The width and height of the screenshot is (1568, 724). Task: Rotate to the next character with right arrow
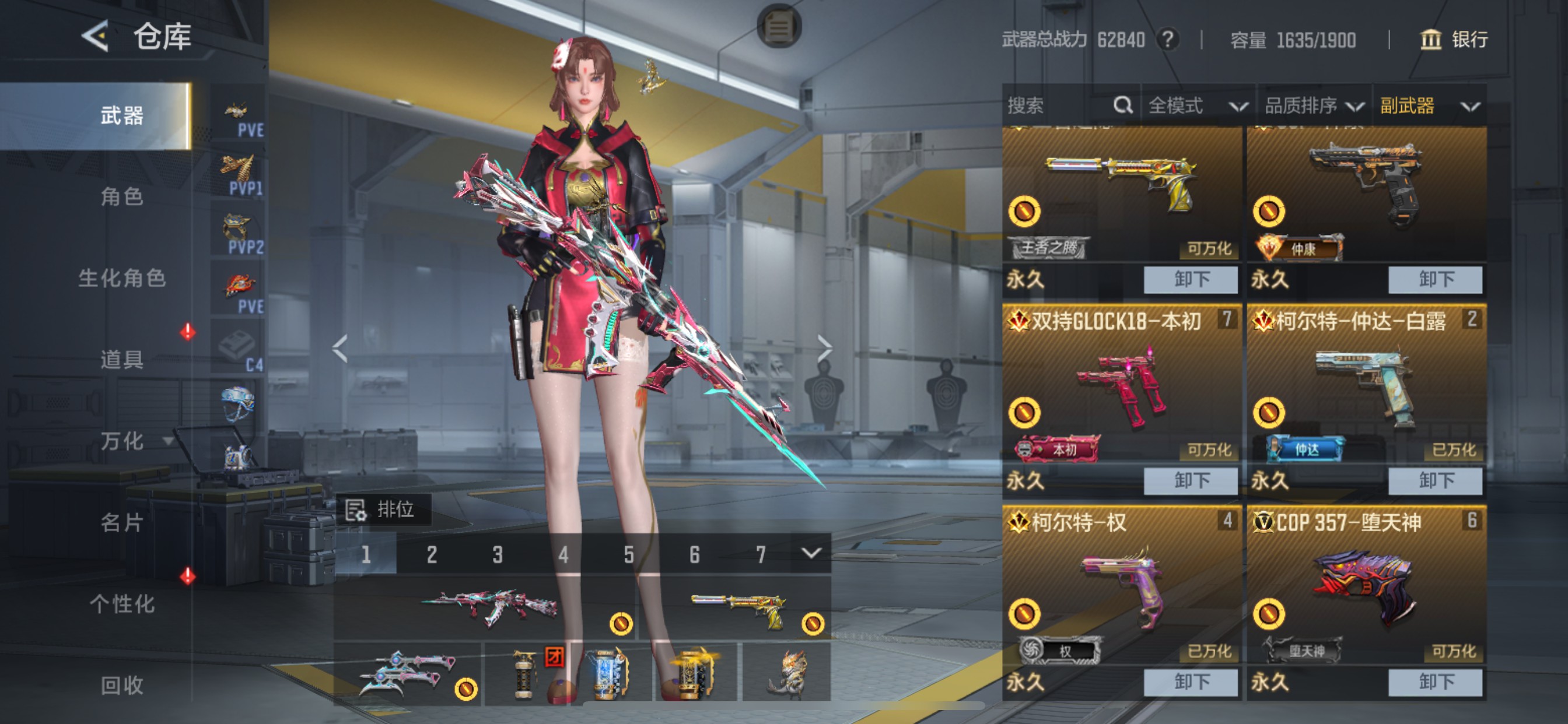pos(824,349)
